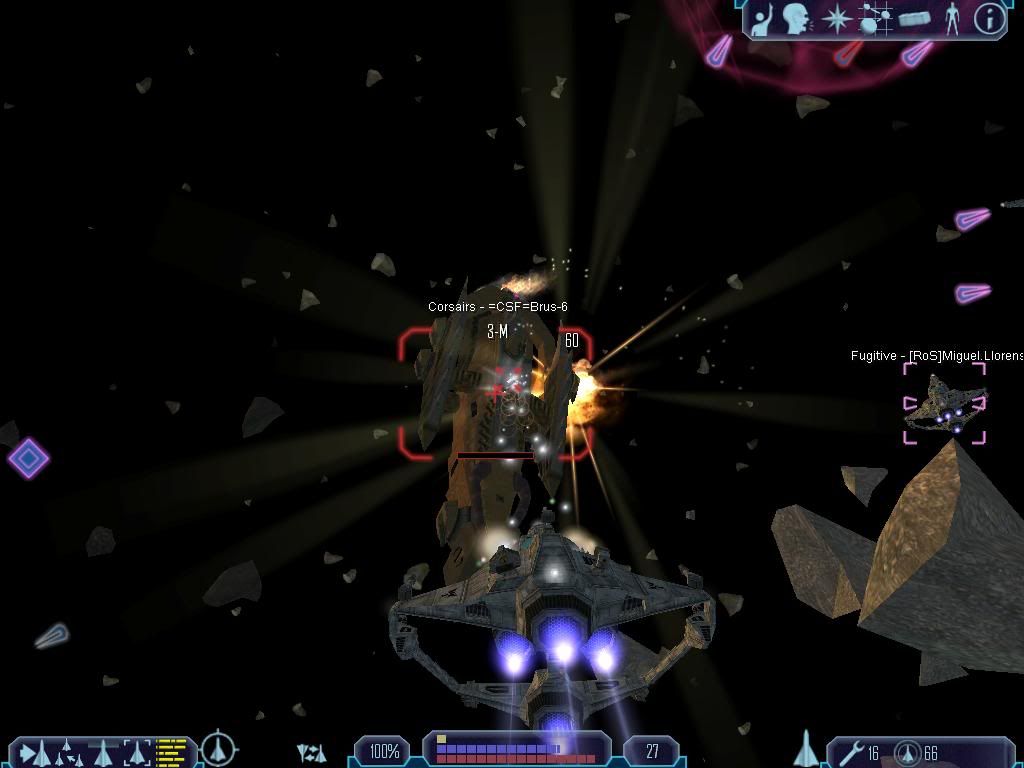
Task: Click the purple diamond waypoint indicator
Action: pyautogui.click(x=28, y=458)
